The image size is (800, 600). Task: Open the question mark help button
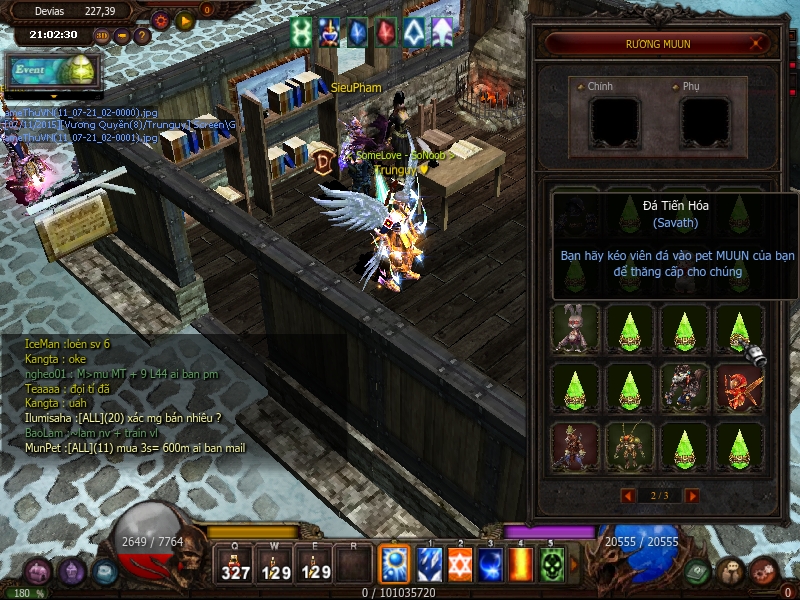[142, 36]
